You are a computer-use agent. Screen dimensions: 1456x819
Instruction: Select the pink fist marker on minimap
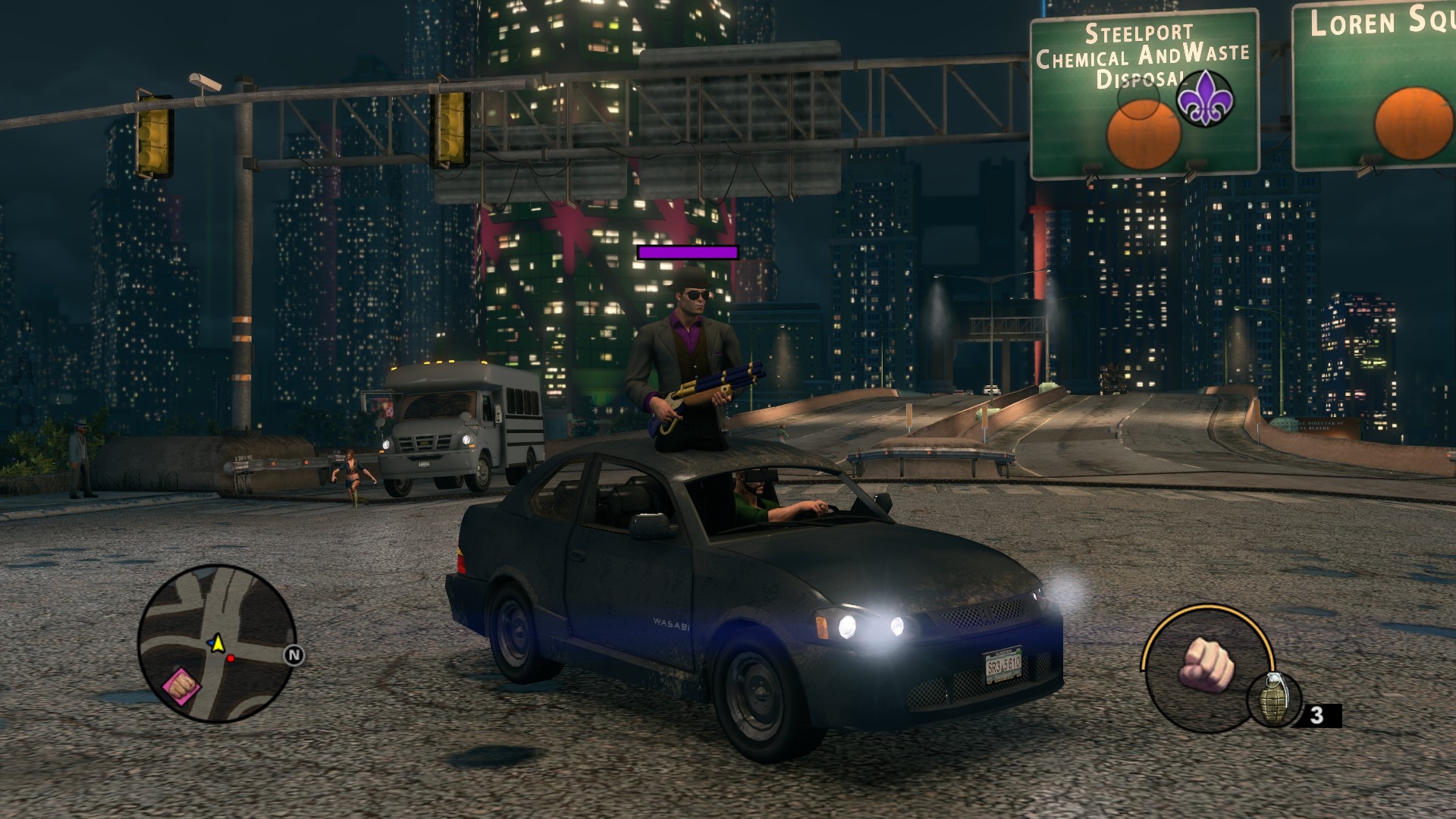(181, 685)
